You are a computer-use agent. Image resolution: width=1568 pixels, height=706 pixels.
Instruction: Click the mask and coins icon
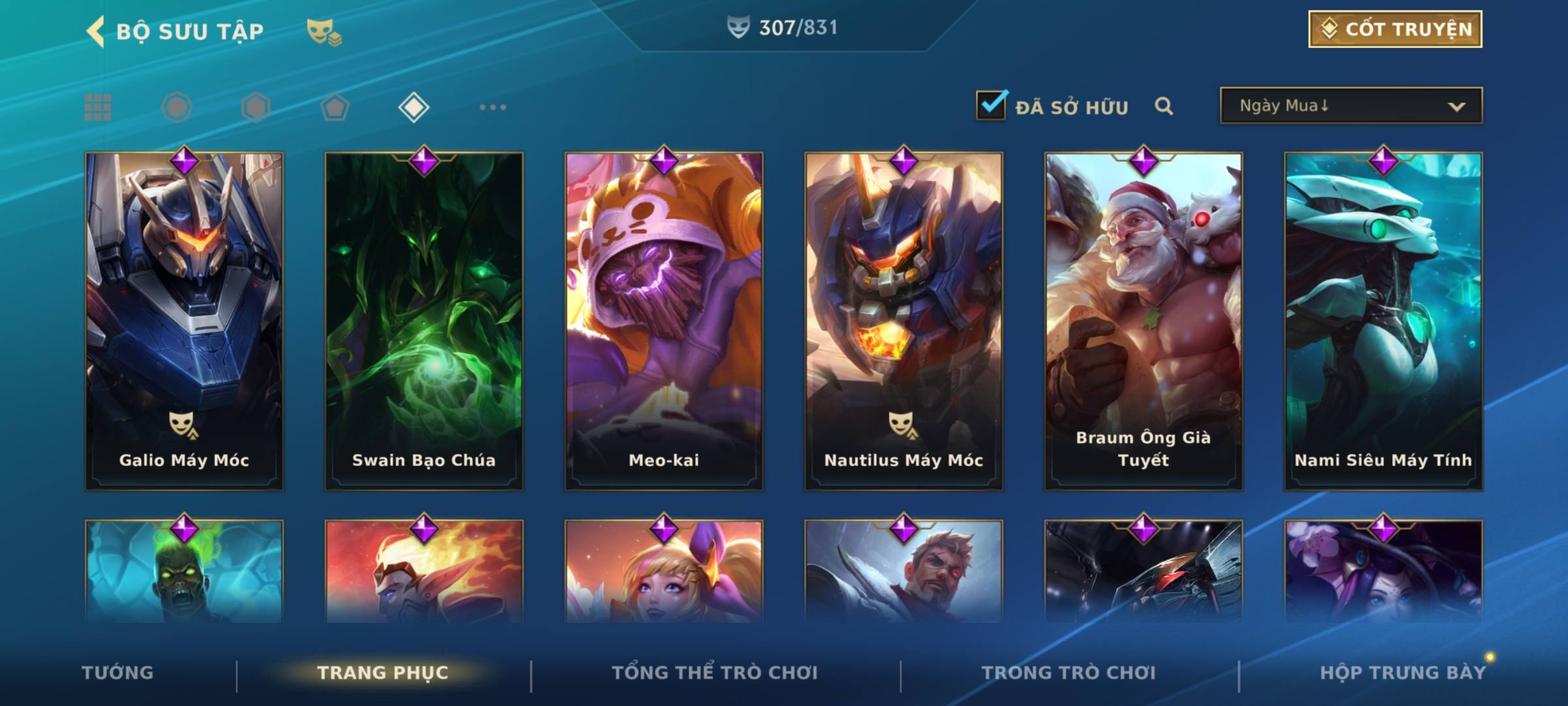324,31
